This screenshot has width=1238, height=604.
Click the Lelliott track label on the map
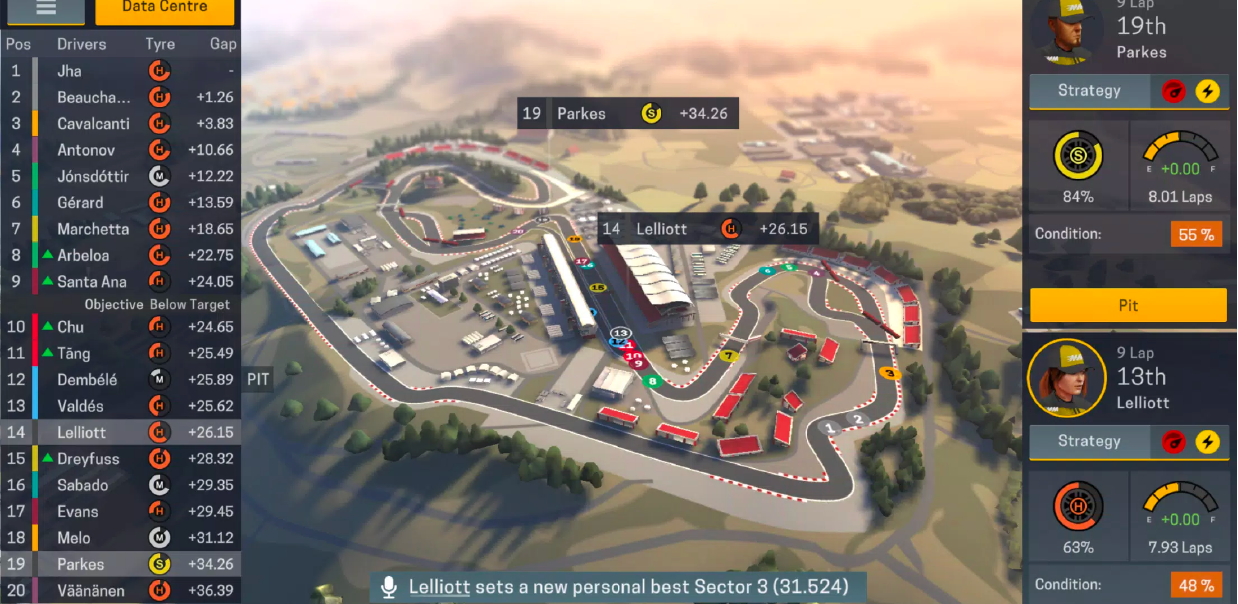tap(707, 229)
